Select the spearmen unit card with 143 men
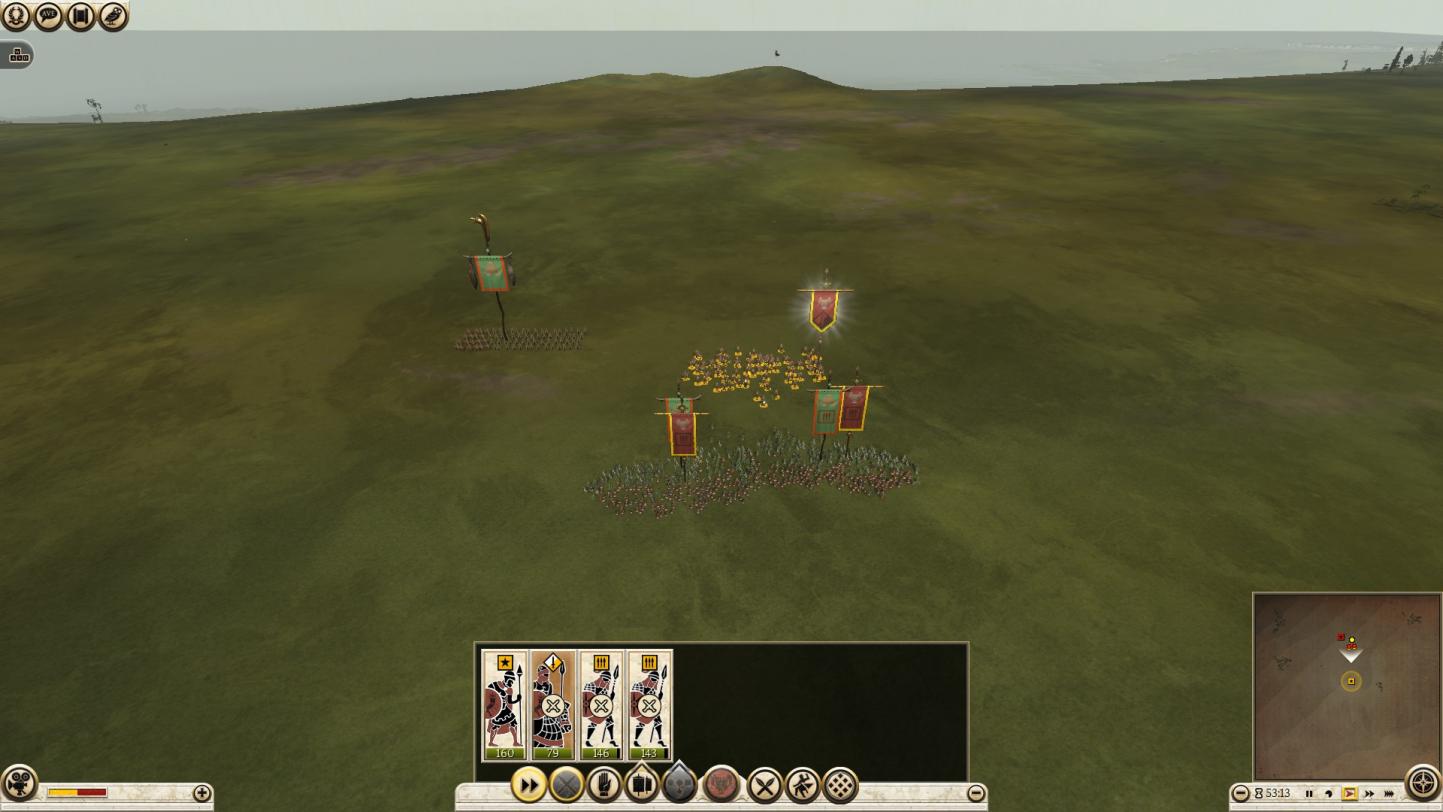This screenshot has width=1443, height=812. 648,704
